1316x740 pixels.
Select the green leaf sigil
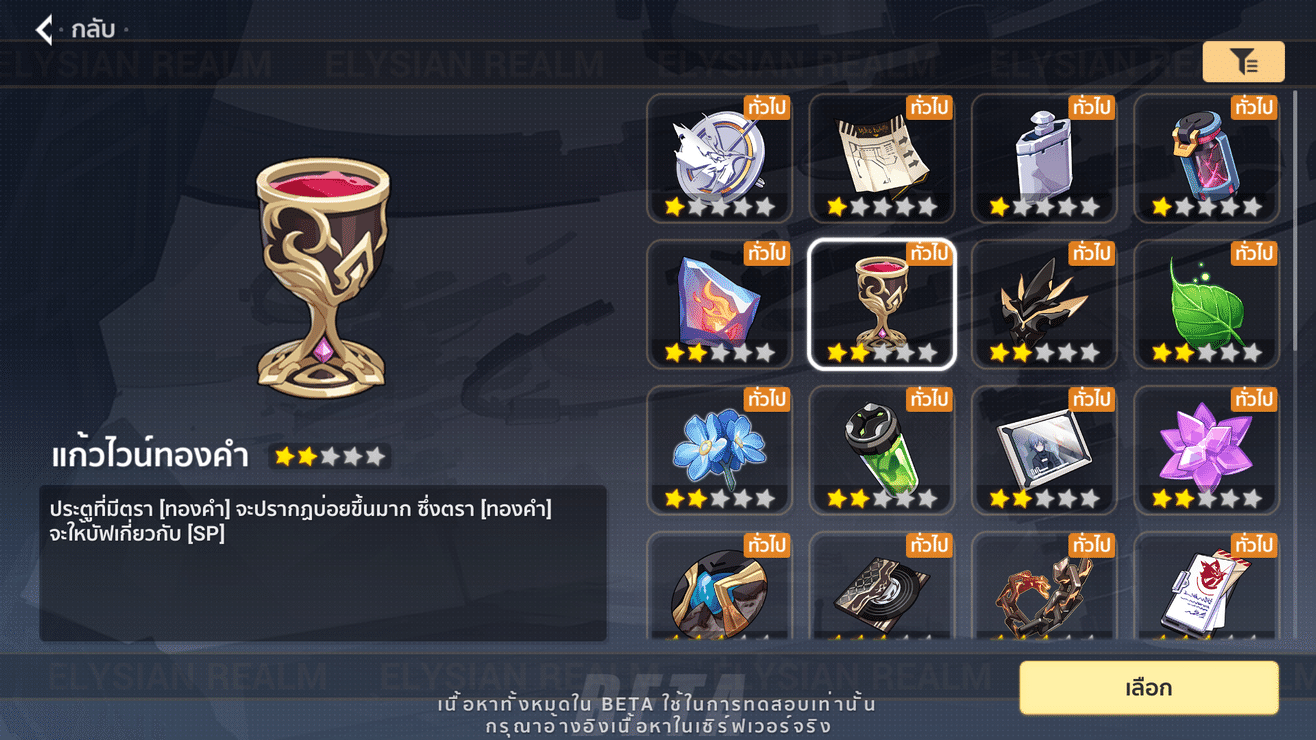1206,303
